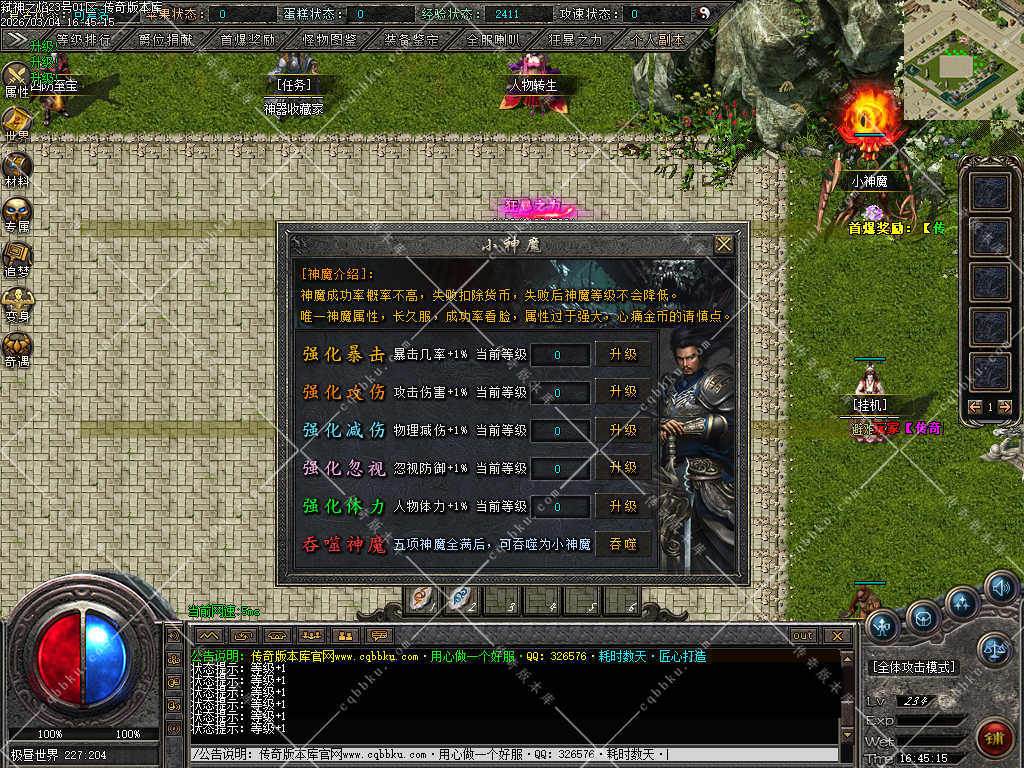Open the 奇遇 side icon

click(x=17, y=347)
